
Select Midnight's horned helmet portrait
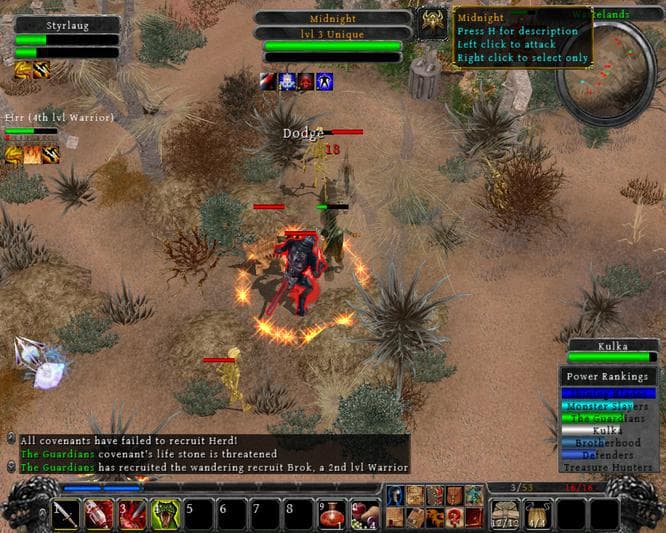pos(433,24)
